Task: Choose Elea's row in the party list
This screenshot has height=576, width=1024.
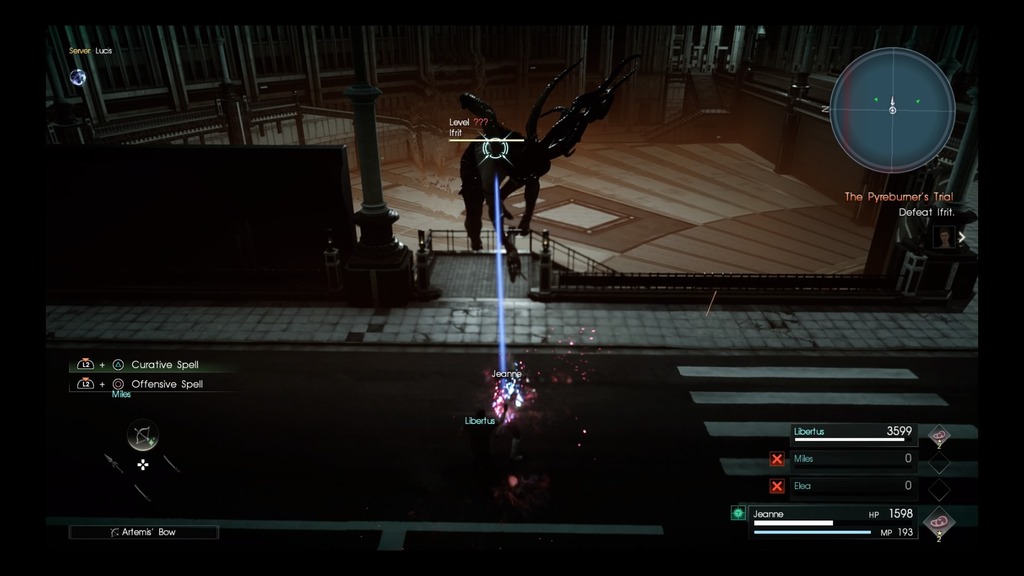Action: click(852, 486)
